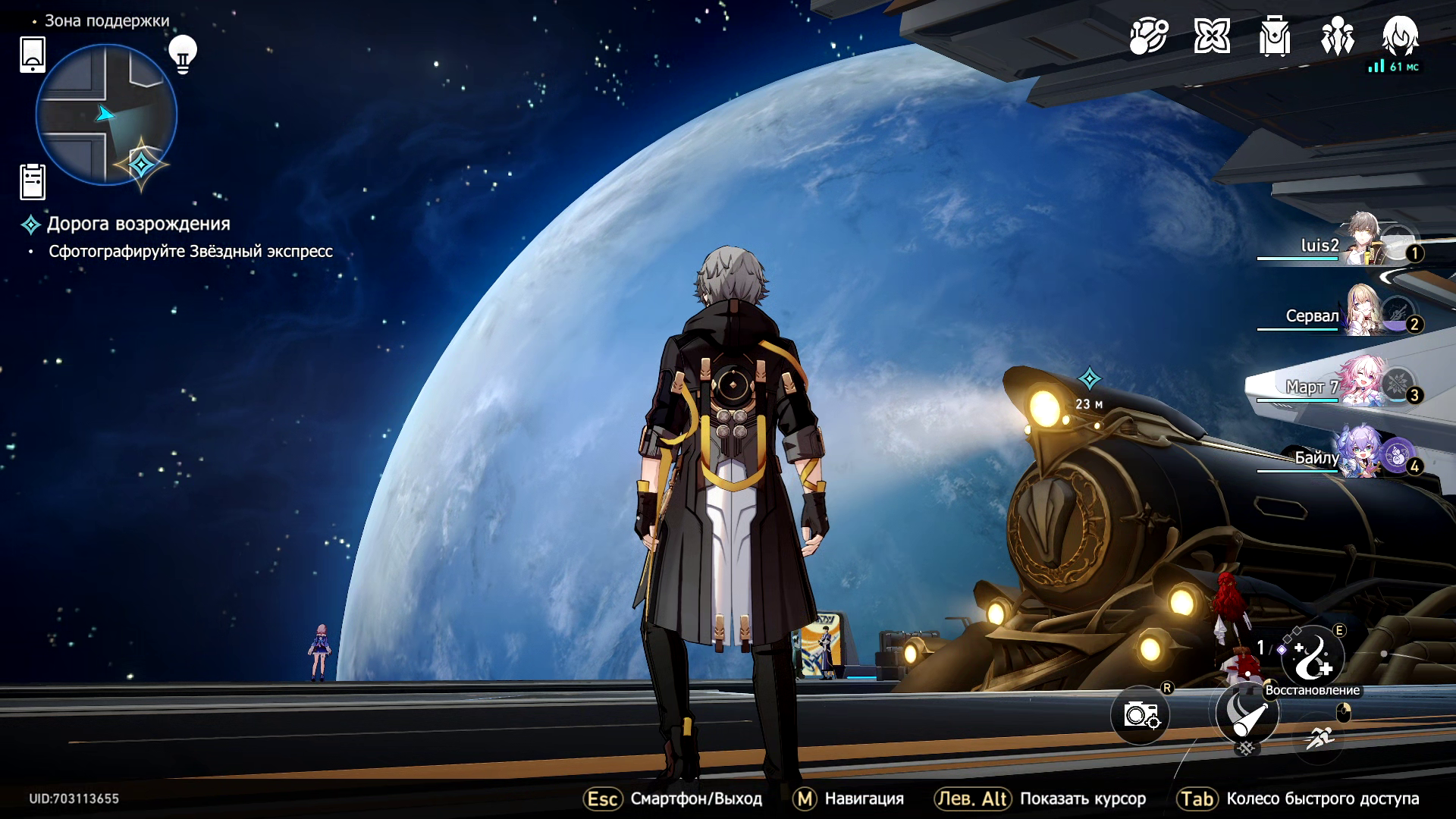Screen dimensions: 1456x819
Task: Open the character profile head icon
Action: click(1400, 36)
